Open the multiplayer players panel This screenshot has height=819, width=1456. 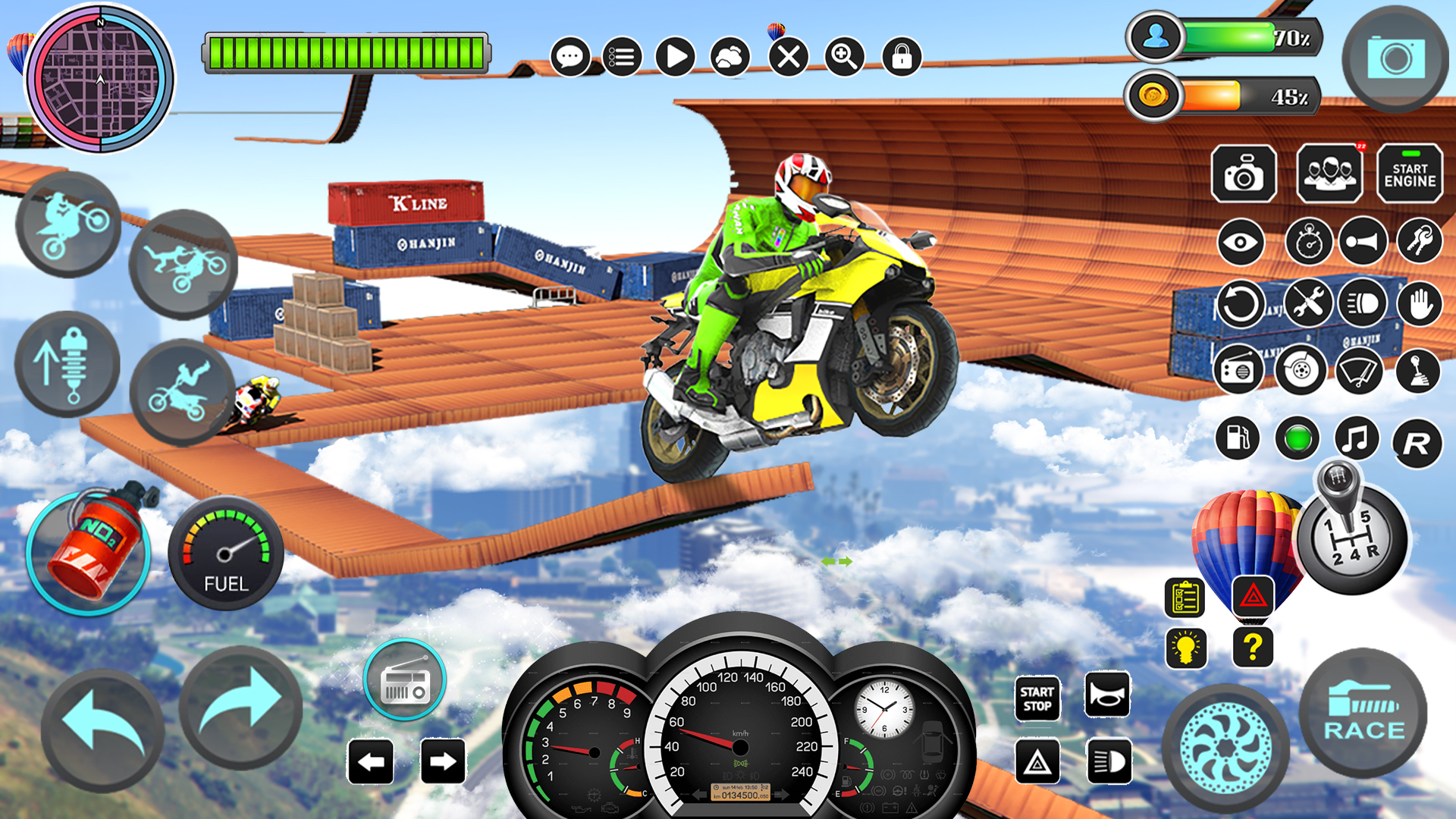pyautogui.click(x=1331, y=174)
